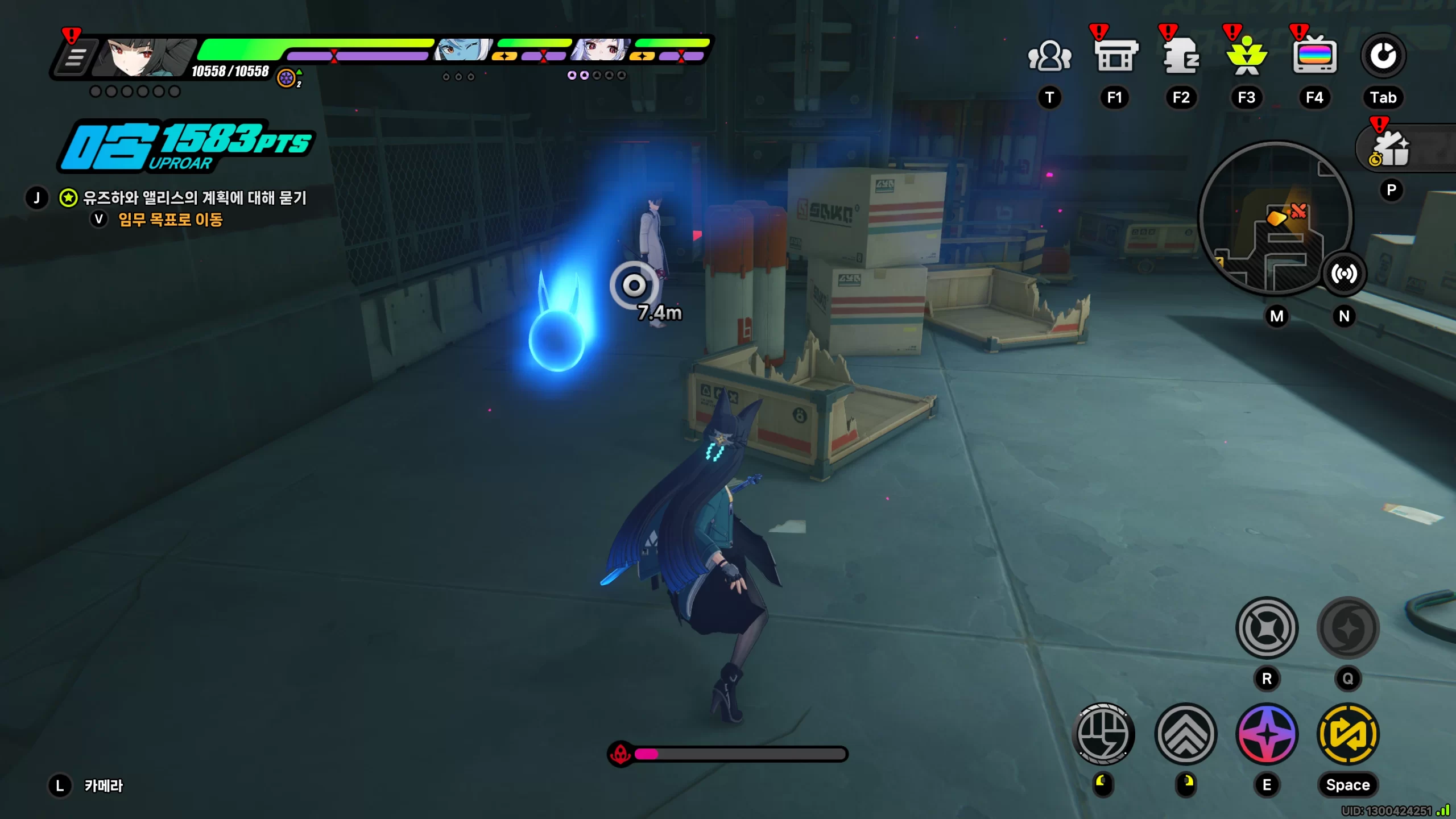Viewport: 1456px width, 819px height.
Task: Open the storefront shop icon
Action: click(1115, 56)
